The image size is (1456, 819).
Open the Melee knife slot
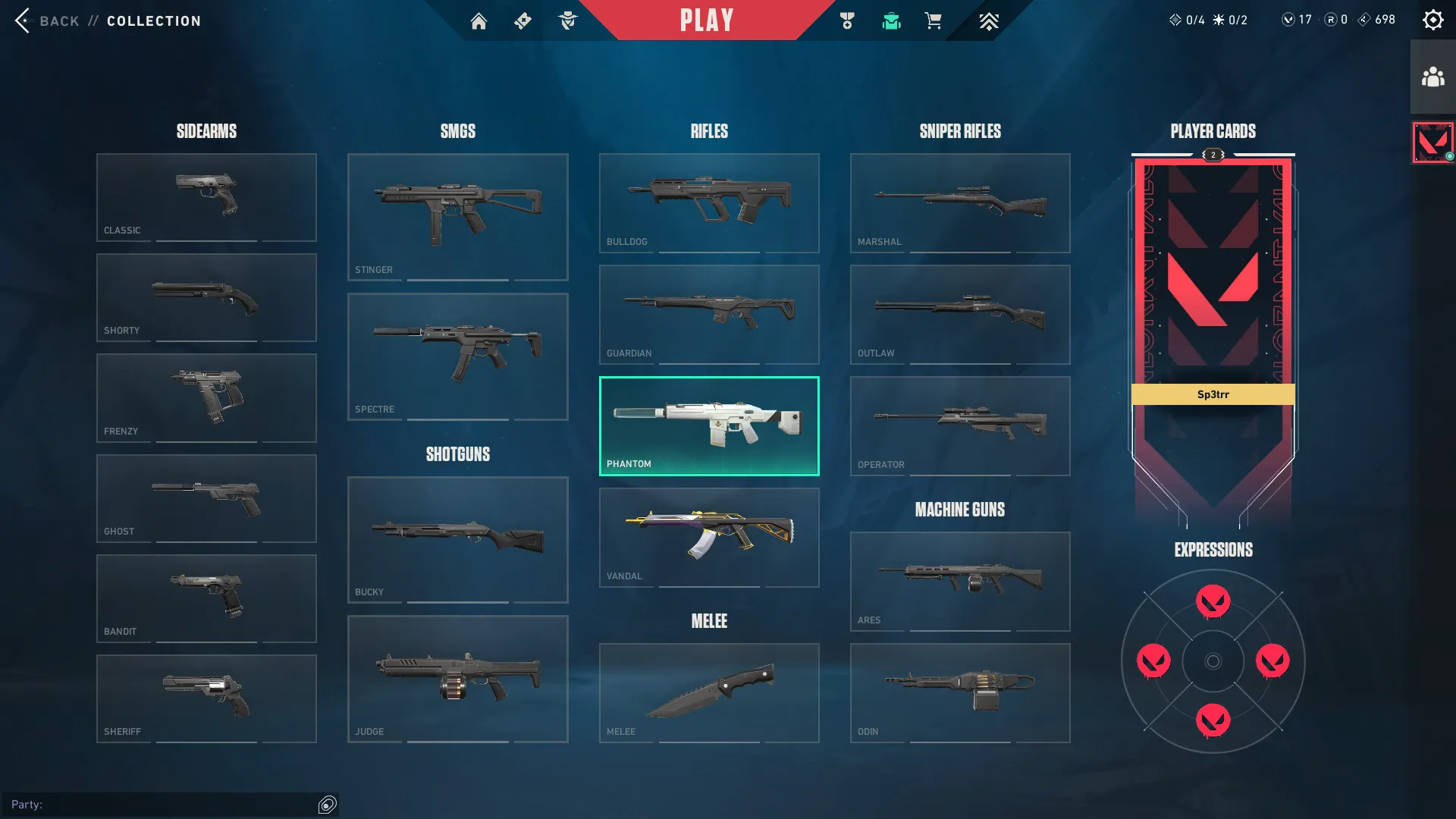tap(708, 692)
